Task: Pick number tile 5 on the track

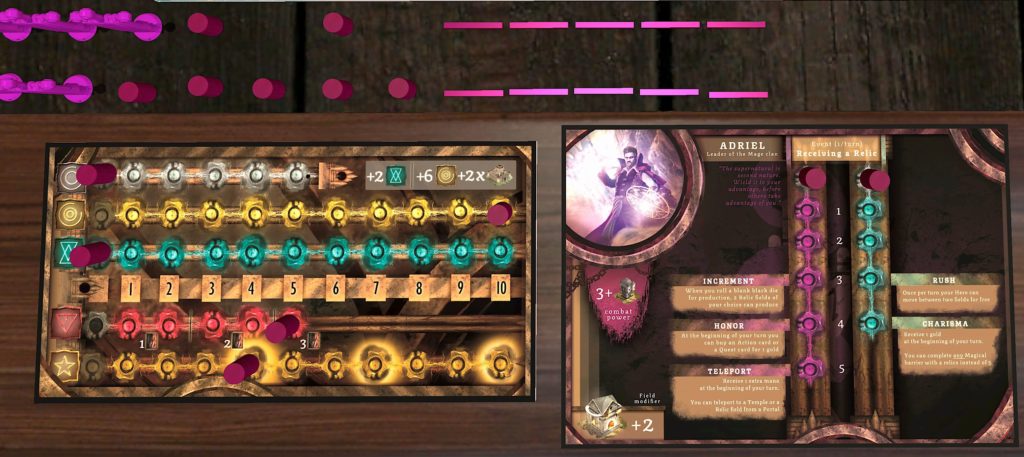Action: (x=293, y=290)
